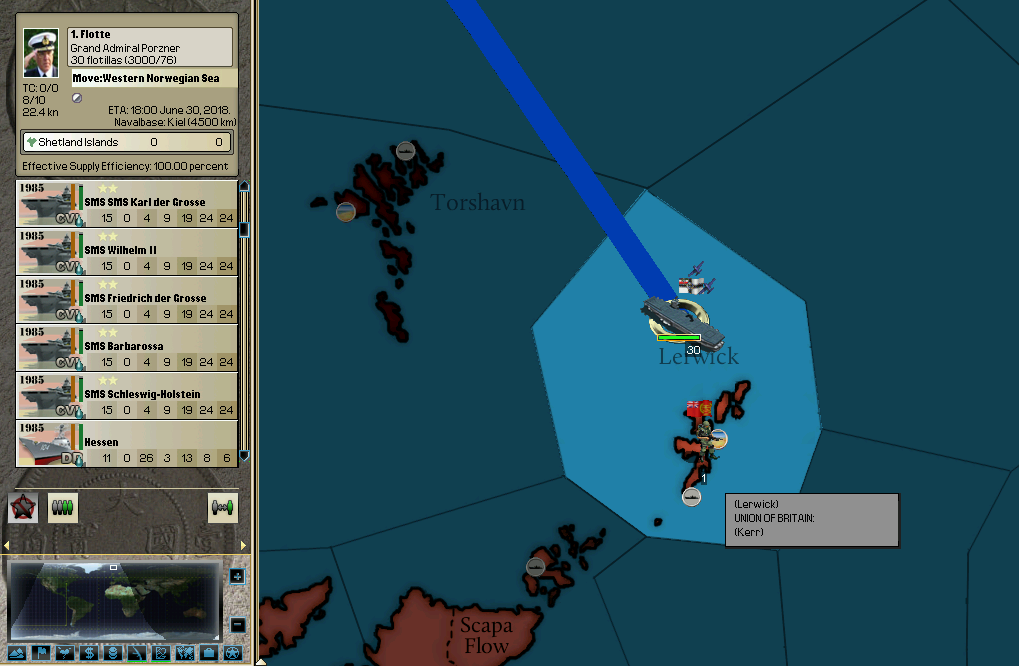Select the 1. Flotte carrier fleet on map

[680, 317]
